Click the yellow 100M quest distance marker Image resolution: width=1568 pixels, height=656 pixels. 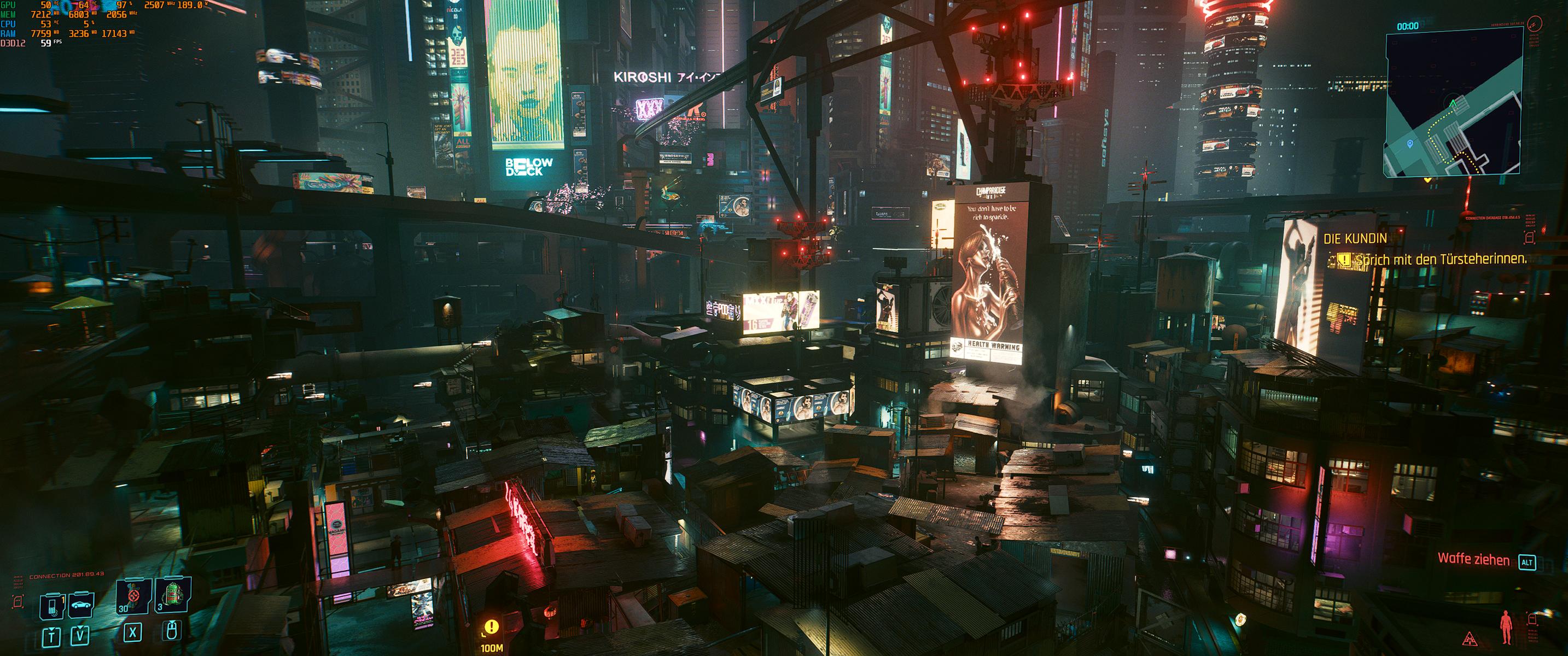(x=493, y=647)
